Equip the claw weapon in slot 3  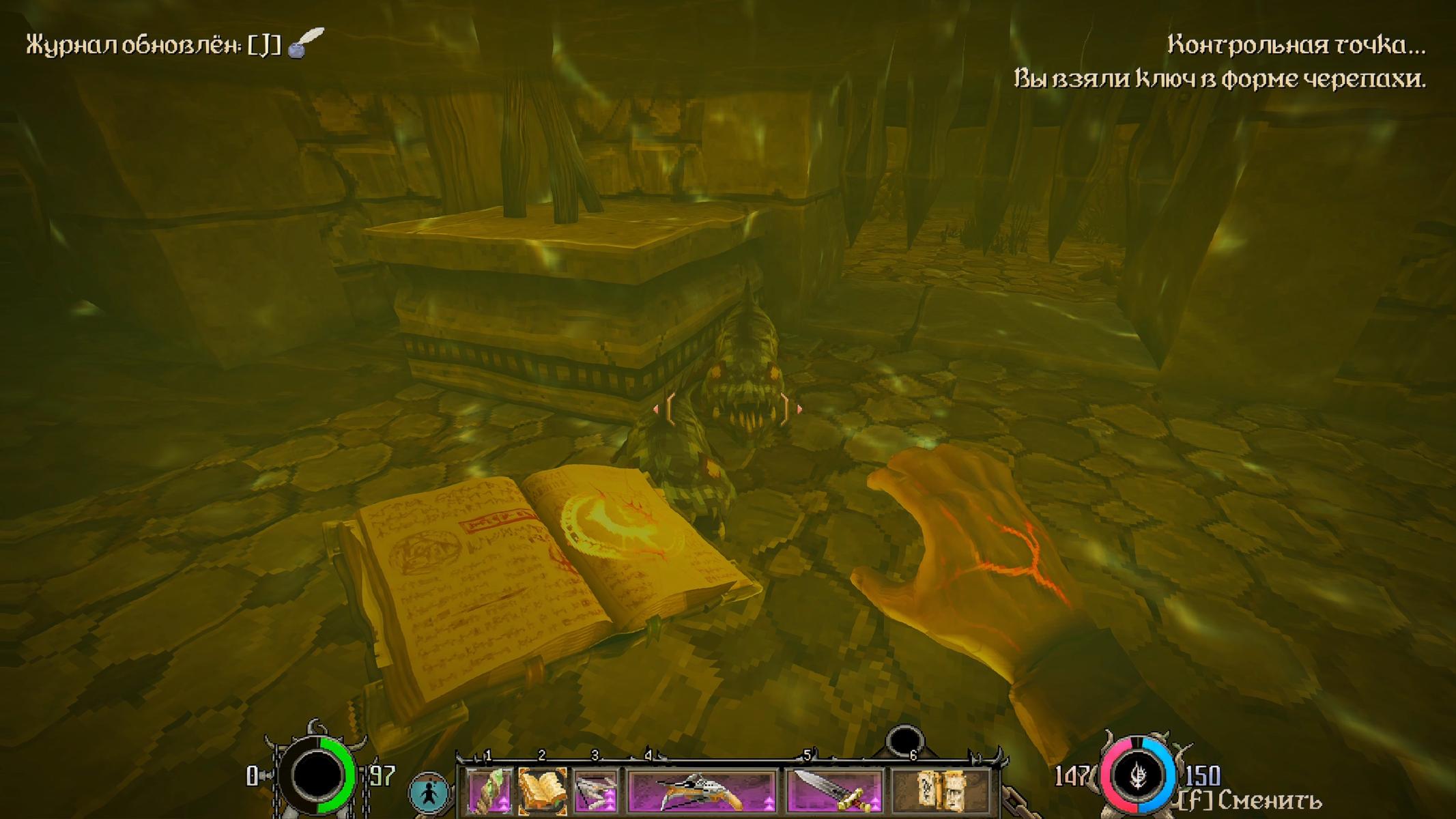(x=595, y=792)
